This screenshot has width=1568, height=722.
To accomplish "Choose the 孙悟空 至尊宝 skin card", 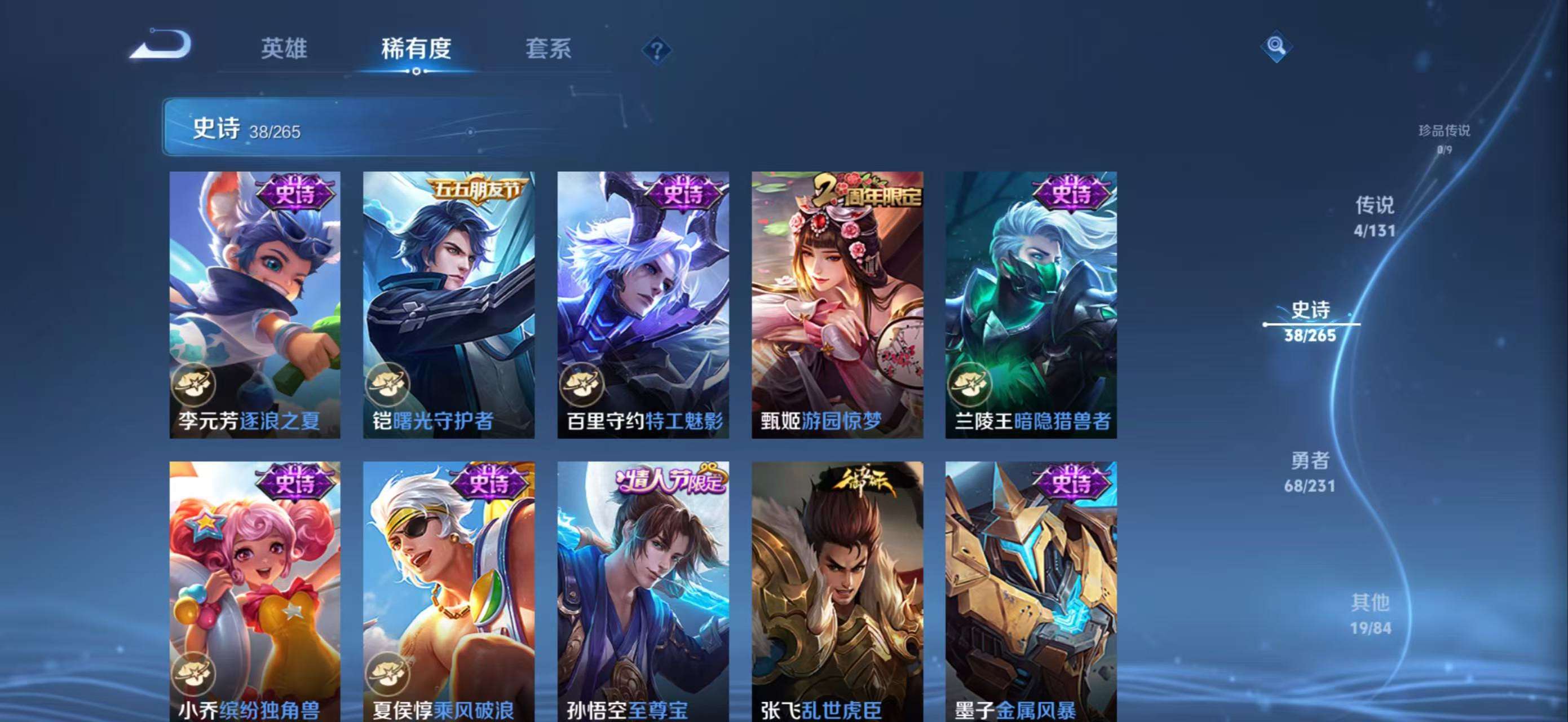I will click(x=643, y=591).
